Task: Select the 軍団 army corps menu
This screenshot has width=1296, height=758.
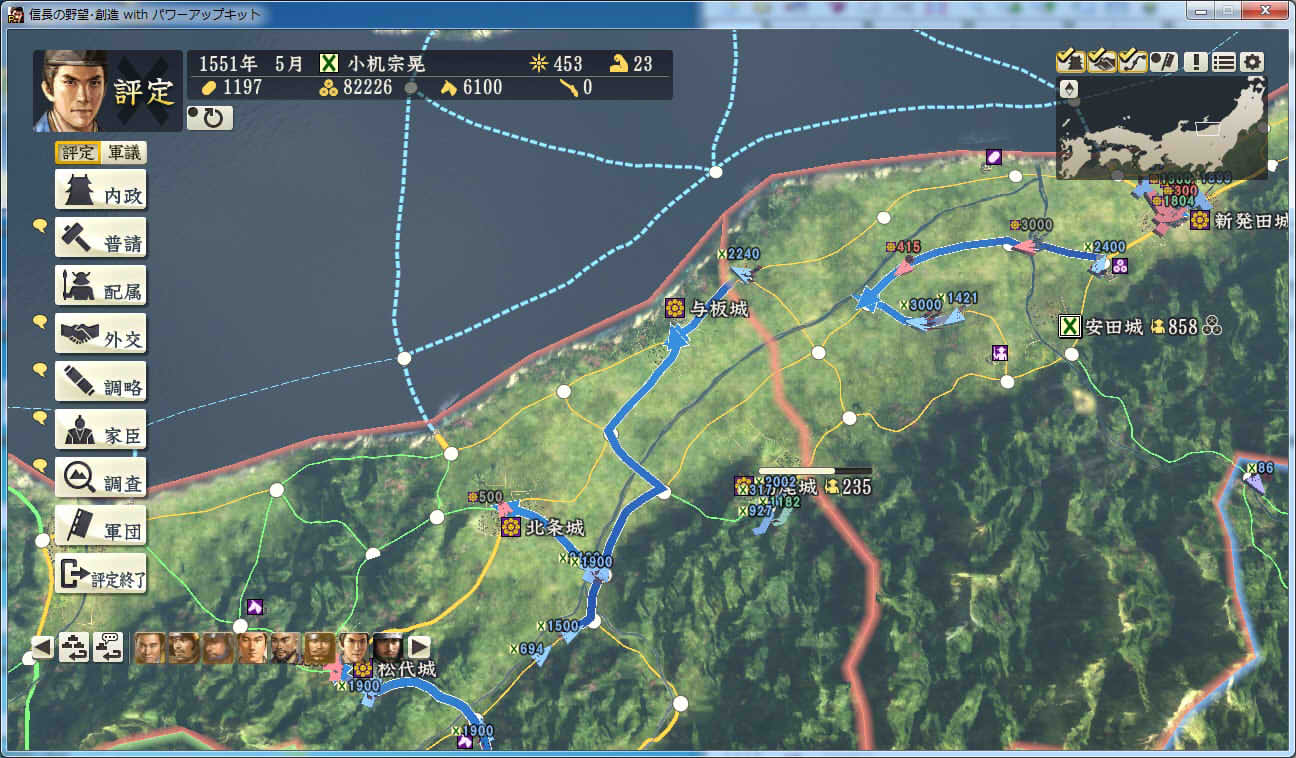Action: pos(100,526)
